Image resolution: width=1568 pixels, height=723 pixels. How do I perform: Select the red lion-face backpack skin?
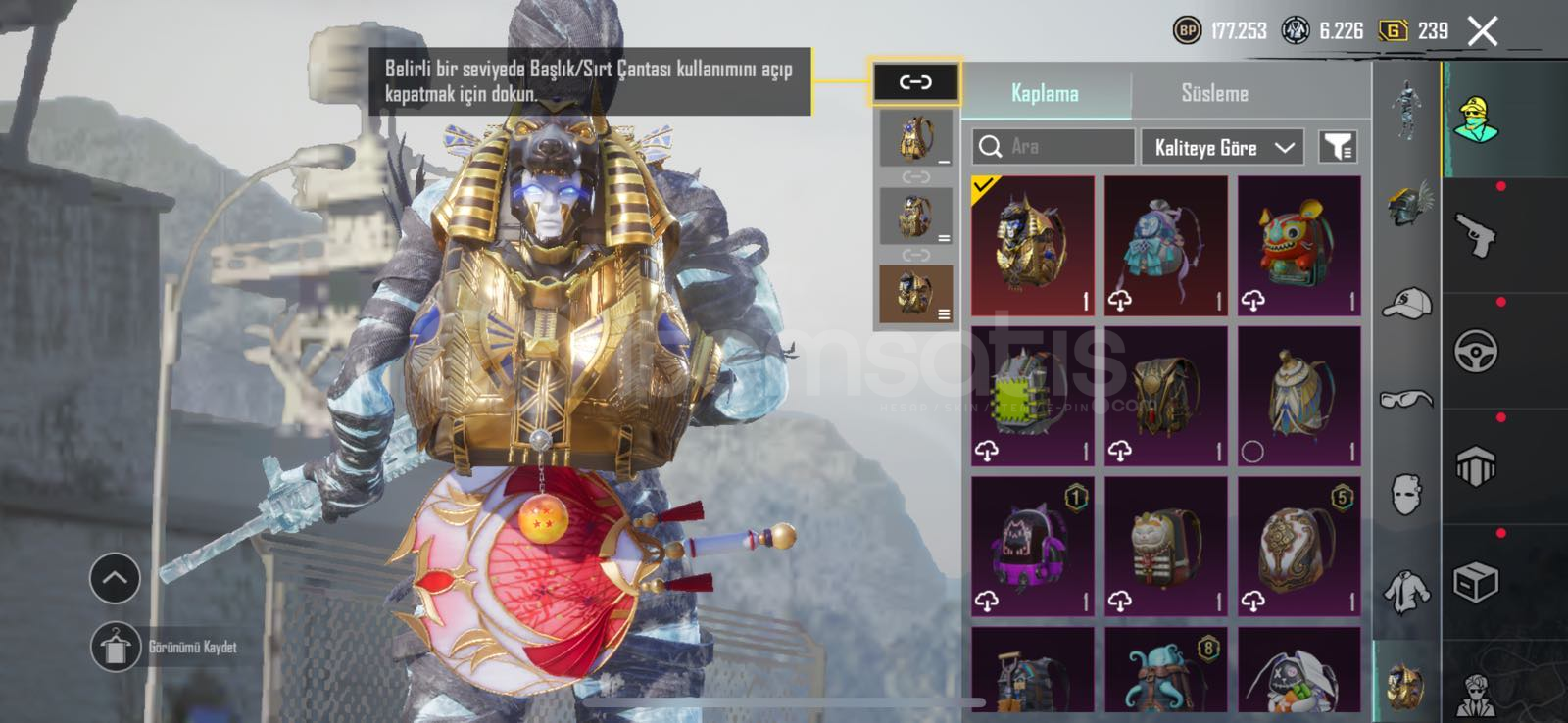[x=1298, y=245]
